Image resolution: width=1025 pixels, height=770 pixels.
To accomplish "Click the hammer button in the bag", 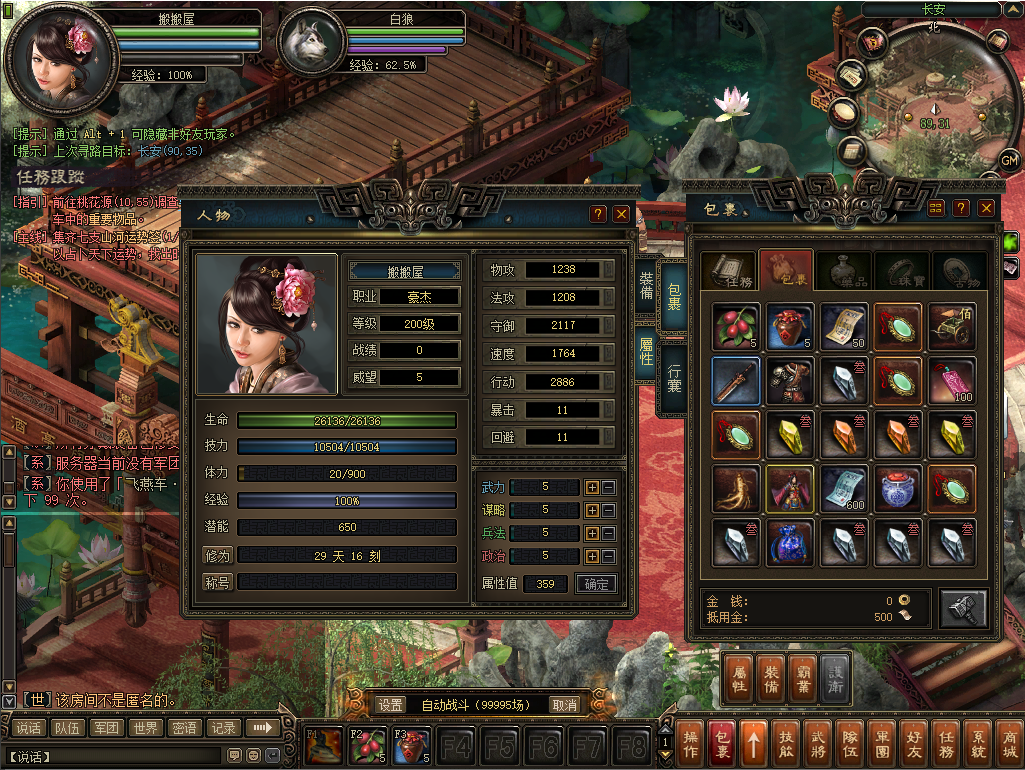I will pyautogui.click(x=963, y=608).
